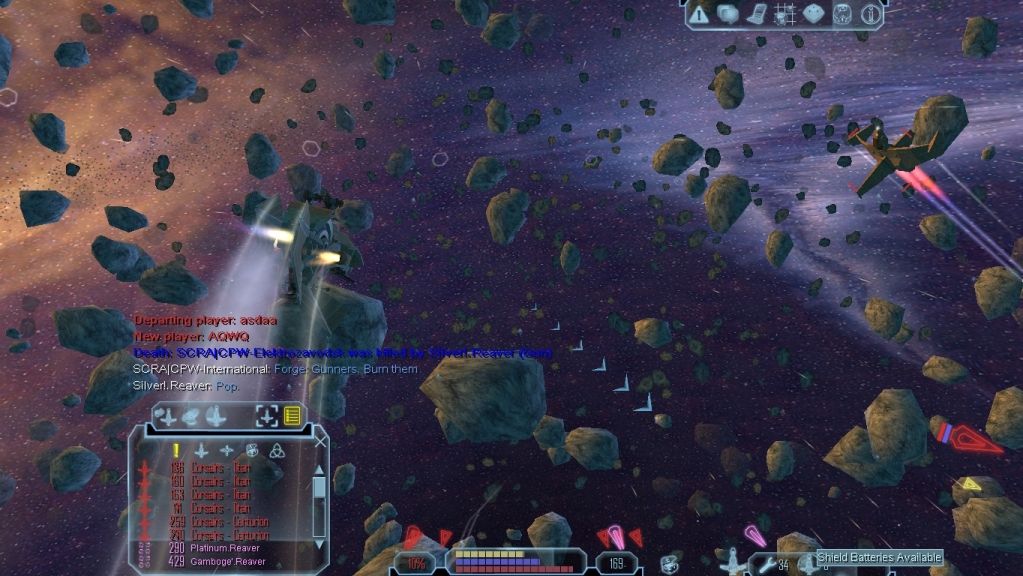This screenshot has width=1023, height=576.
Task: Filter contacts by the trefoil icon
Action: tap(277, 450)
